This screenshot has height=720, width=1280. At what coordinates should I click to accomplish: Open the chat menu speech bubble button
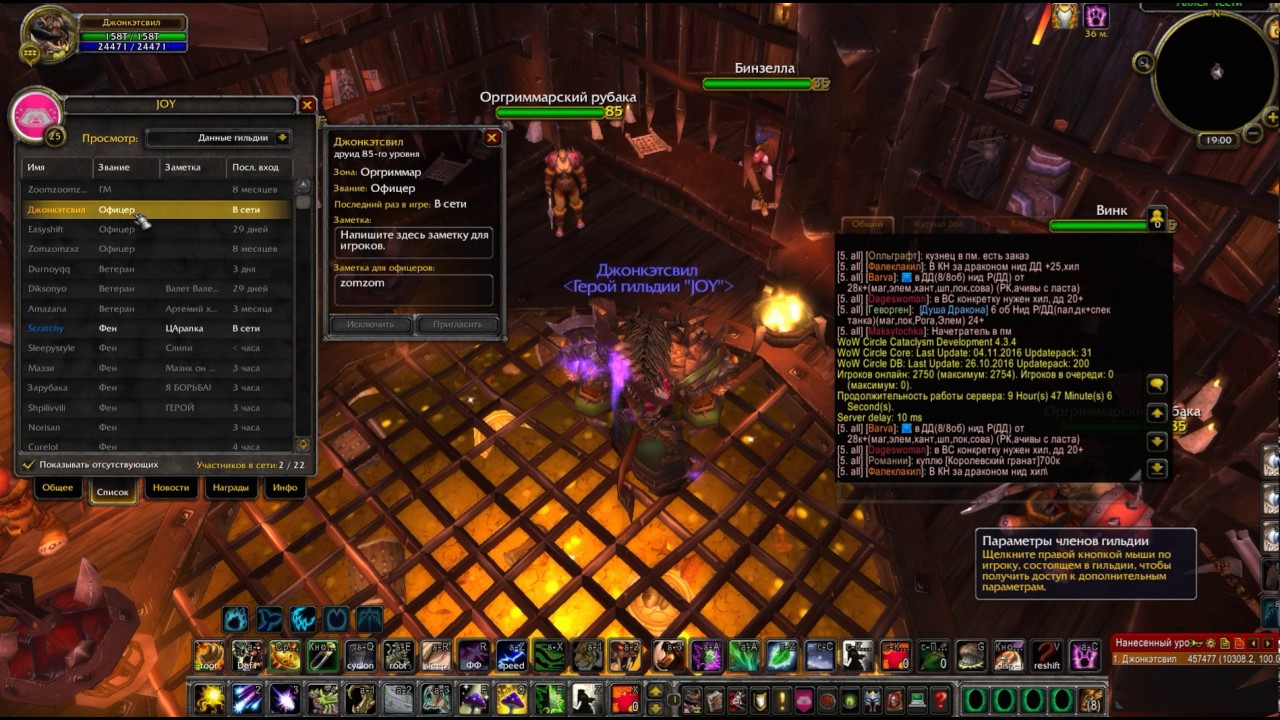click(x=1157, y=385)
